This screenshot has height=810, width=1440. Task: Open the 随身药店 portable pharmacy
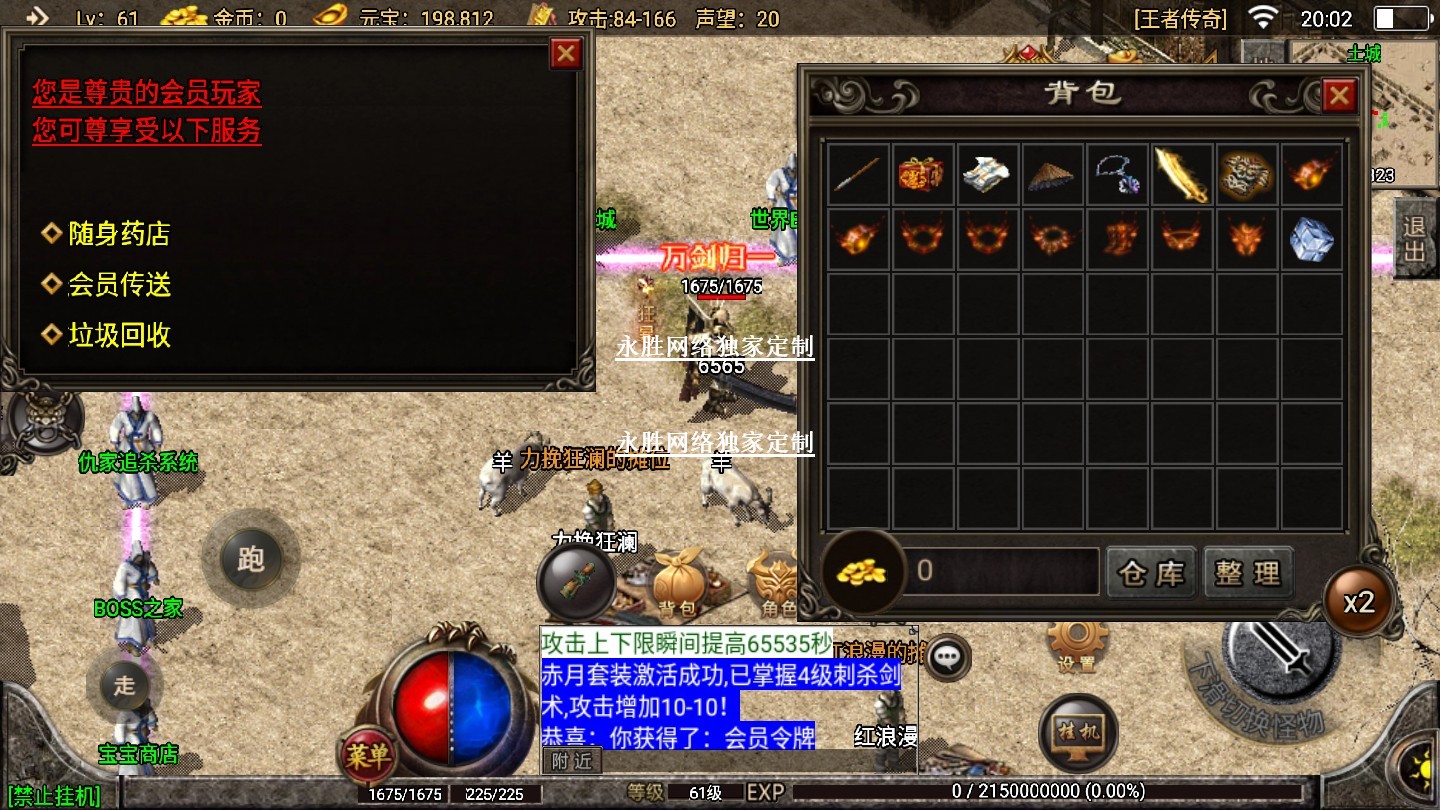pyautogui.click(x=118, y=234)
